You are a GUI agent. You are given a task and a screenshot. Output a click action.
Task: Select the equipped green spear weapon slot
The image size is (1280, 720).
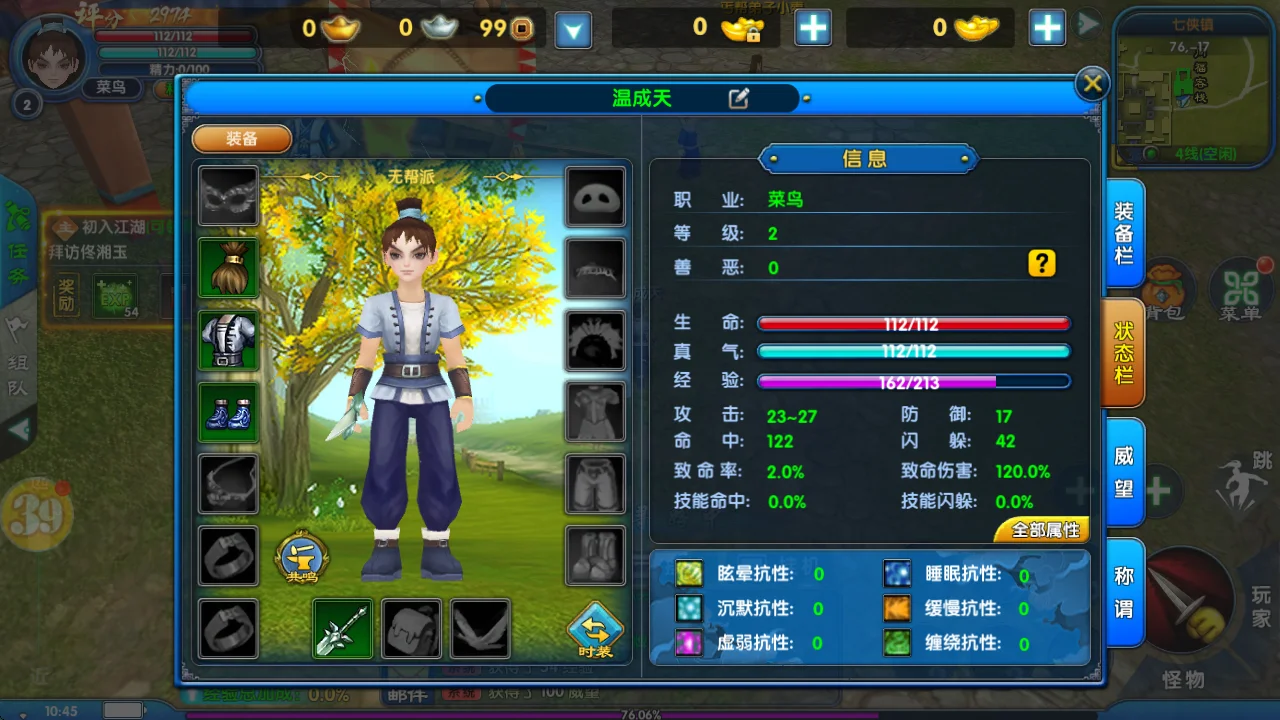pyautogui.click(x=342, y=629)
